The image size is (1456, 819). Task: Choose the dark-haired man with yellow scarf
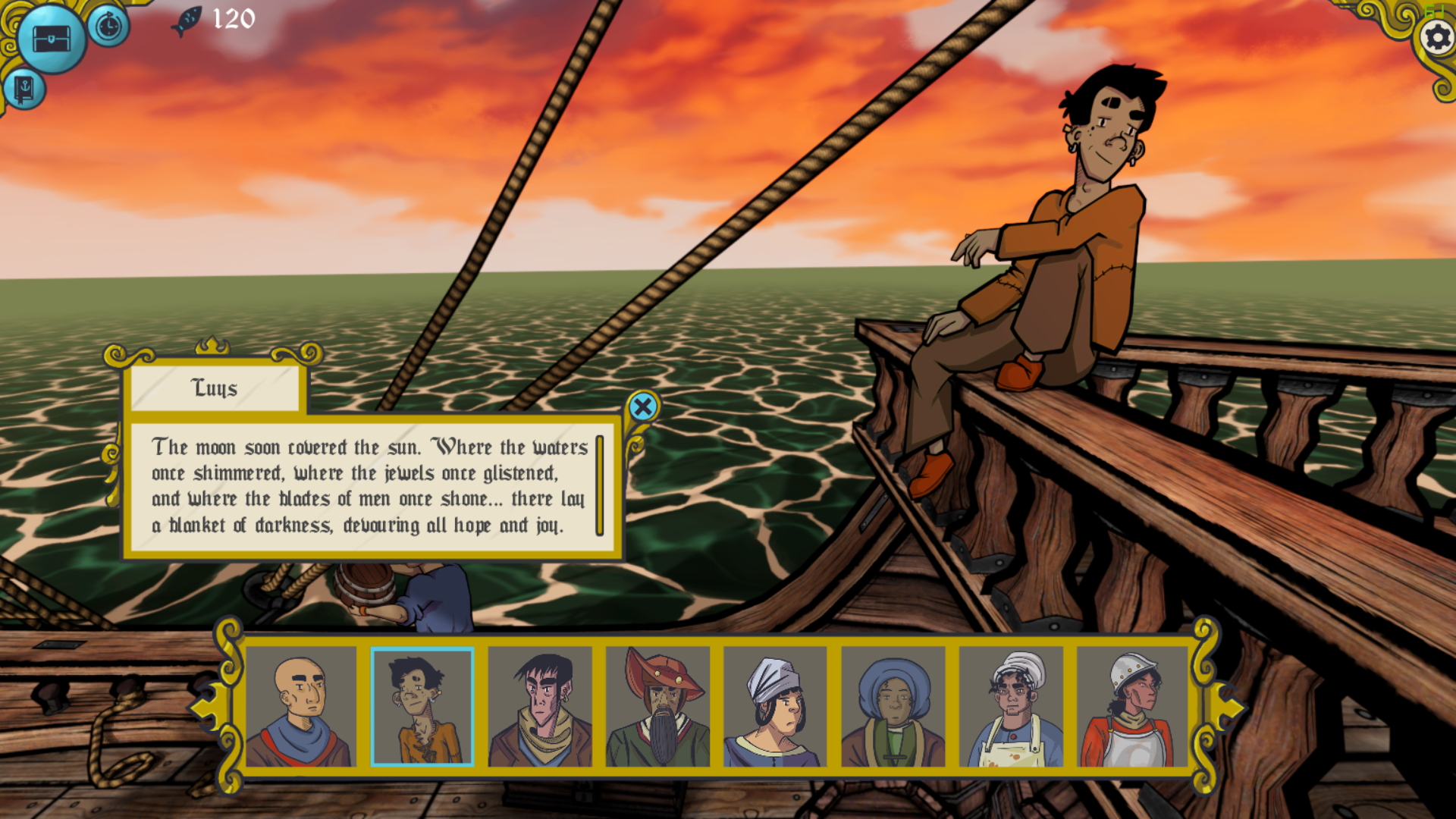pyautogui.click(x=540, y=707)
